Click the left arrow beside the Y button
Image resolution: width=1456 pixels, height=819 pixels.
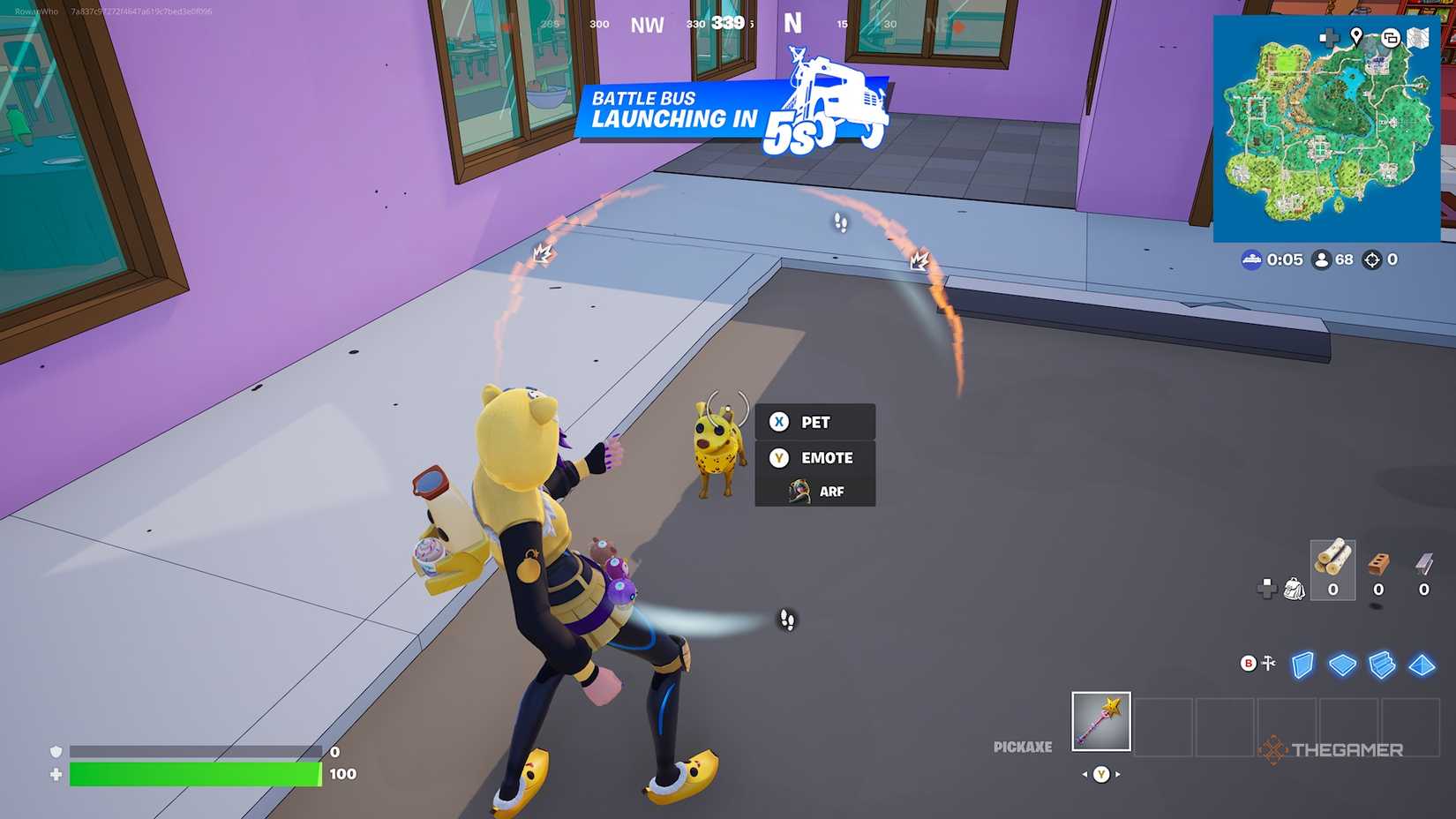click(1084, 774)
